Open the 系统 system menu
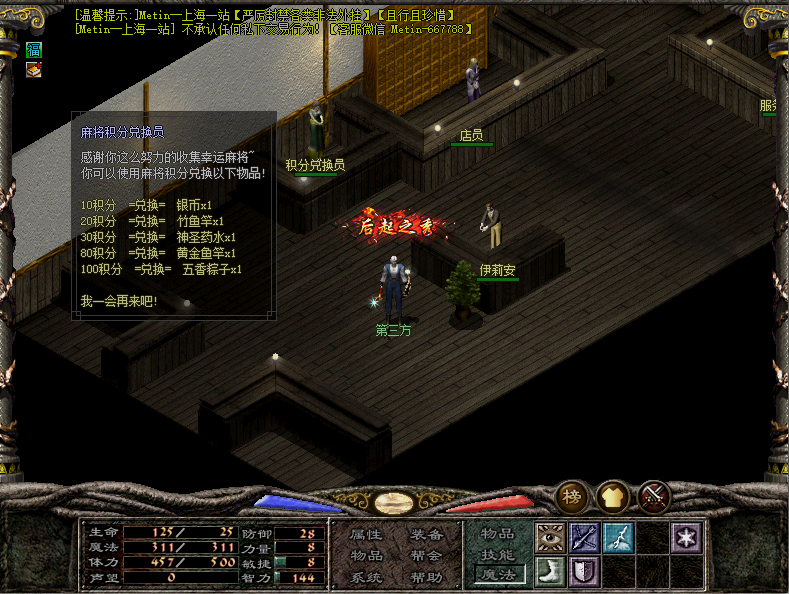This screenshot has height=594, width=789. pyautogui.click(x=366, y=577)
